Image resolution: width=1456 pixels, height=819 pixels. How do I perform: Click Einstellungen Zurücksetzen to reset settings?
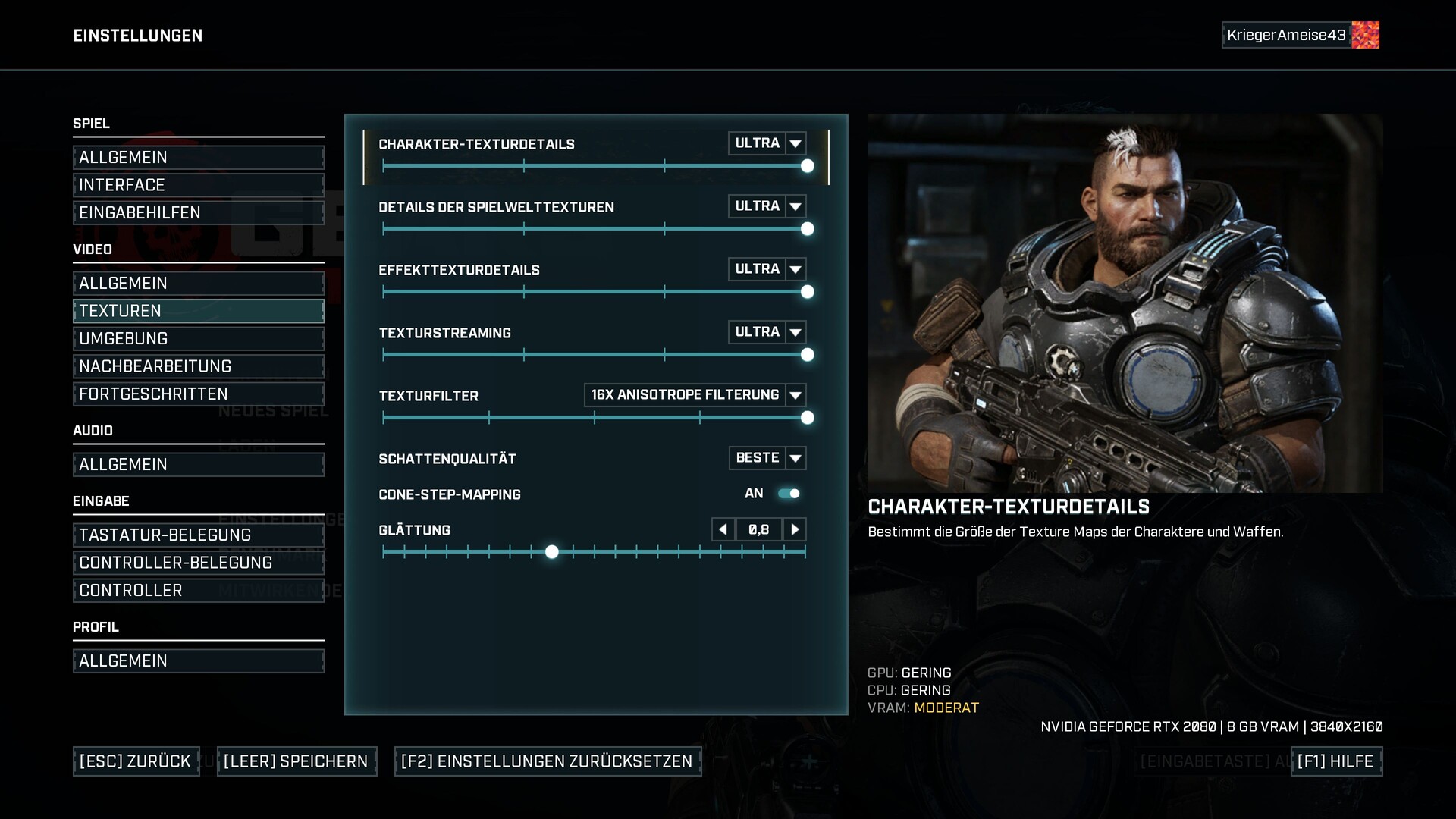click(548, 761)
